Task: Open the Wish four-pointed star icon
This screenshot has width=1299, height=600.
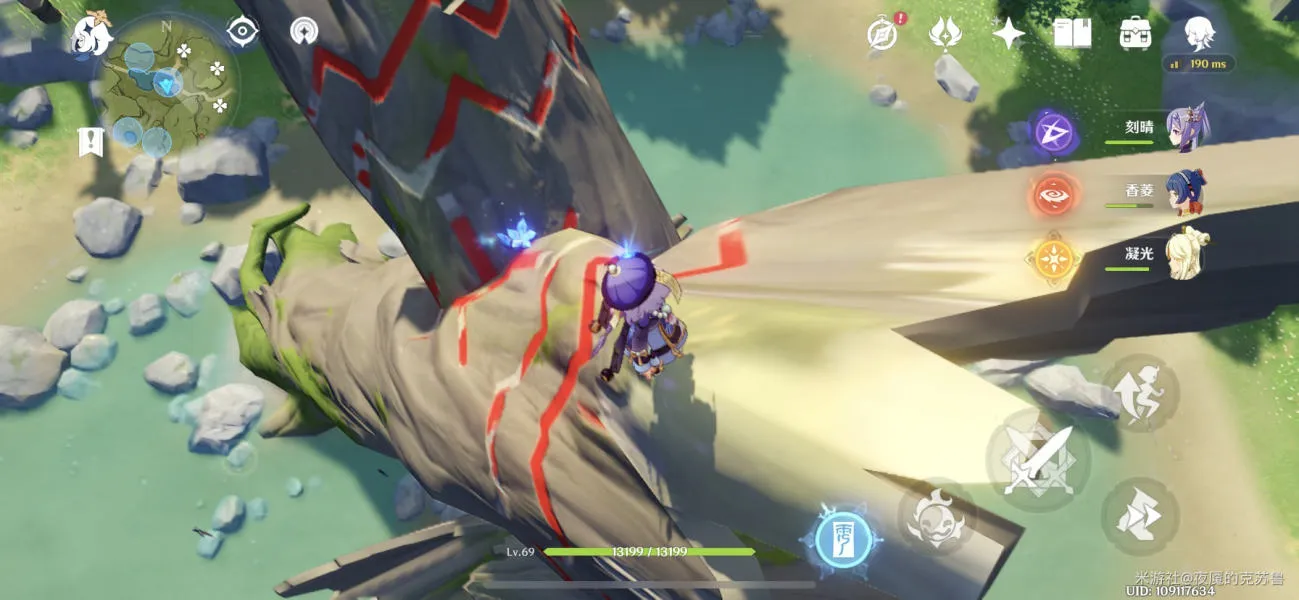Action: (1008, 33)
